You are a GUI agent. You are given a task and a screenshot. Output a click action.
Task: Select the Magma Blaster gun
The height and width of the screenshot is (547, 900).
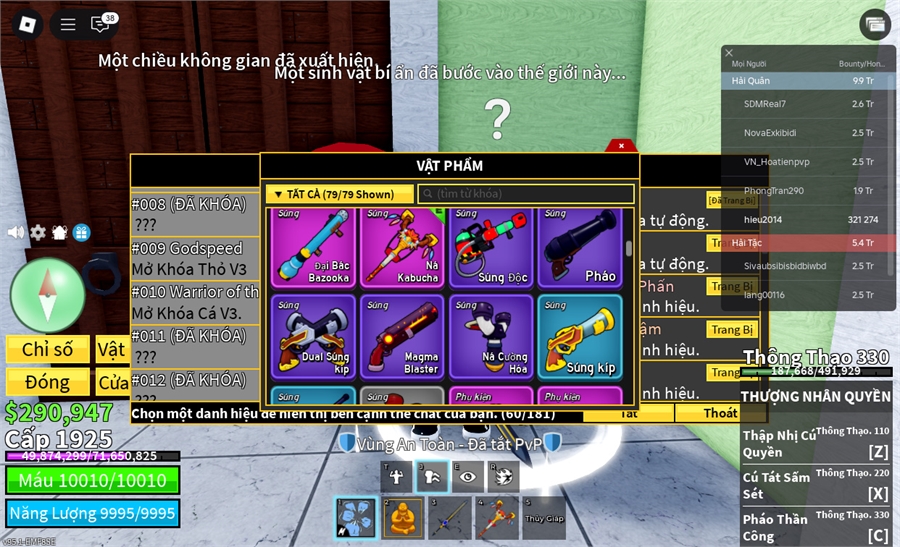pyautogui.click(x=401, y=337)
